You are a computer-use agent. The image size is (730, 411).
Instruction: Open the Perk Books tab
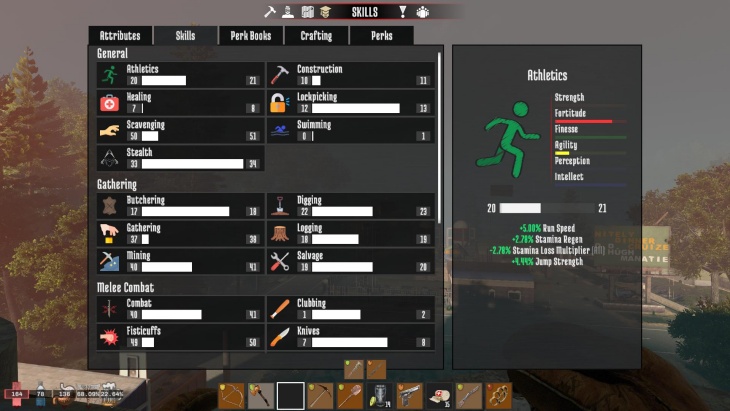coord(251,35)
